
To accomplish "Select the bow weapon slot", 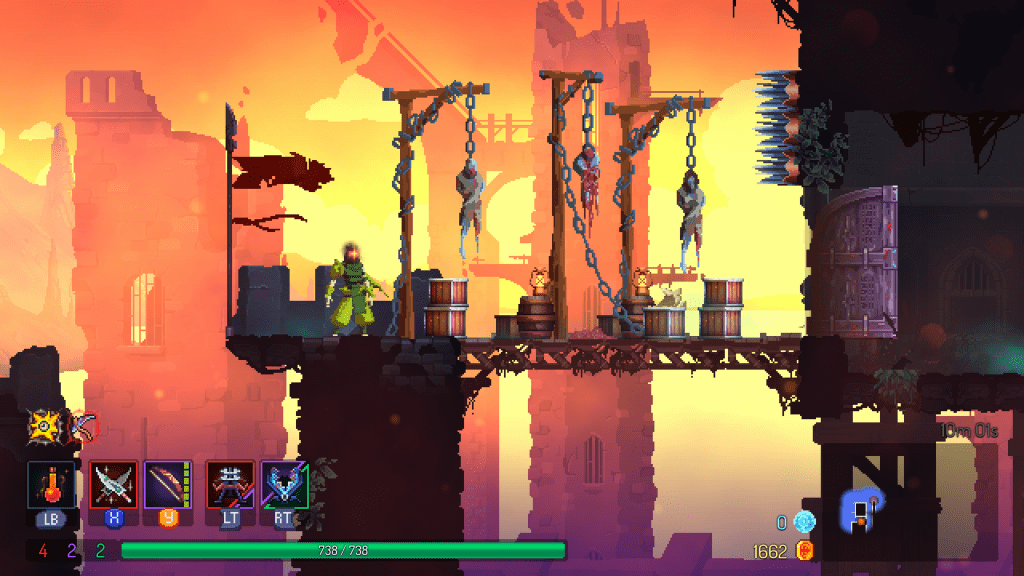I will [x=167, y=484].
